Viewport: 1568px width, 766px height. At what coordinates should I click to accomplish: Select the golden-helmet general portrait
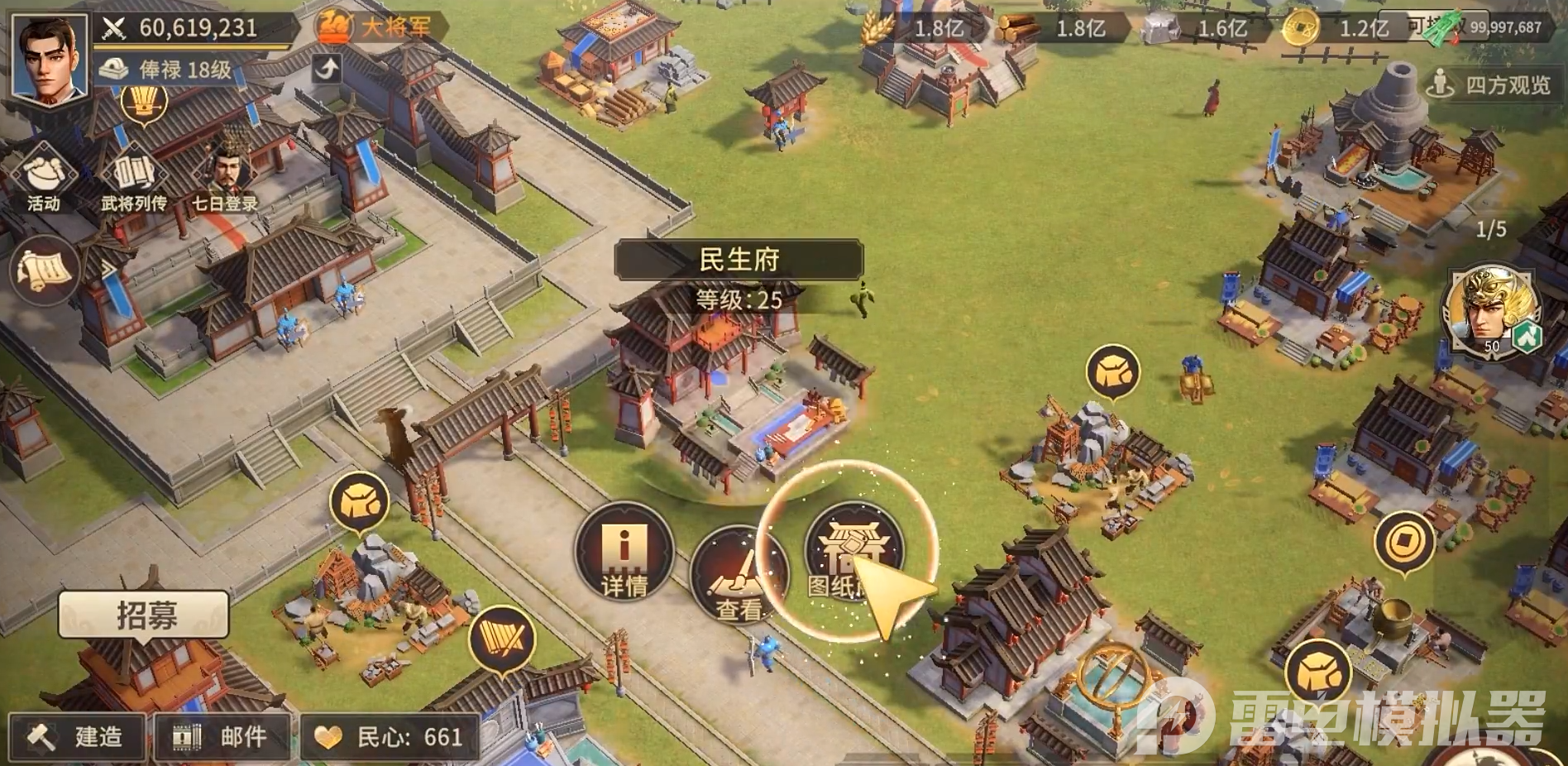click(x=1491, y=310)
